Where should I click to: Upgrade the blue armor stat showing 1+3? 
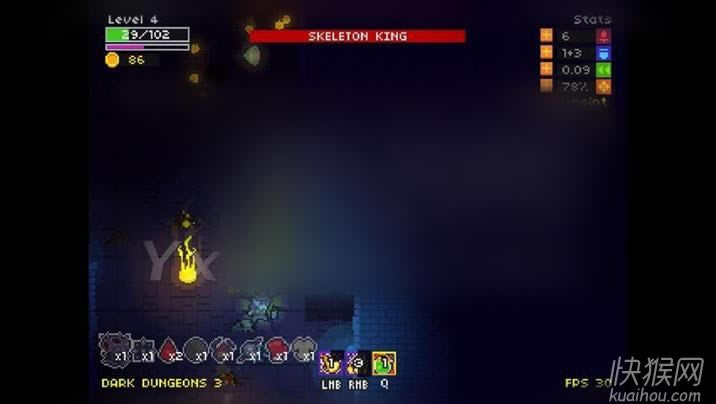pos(546,52)
